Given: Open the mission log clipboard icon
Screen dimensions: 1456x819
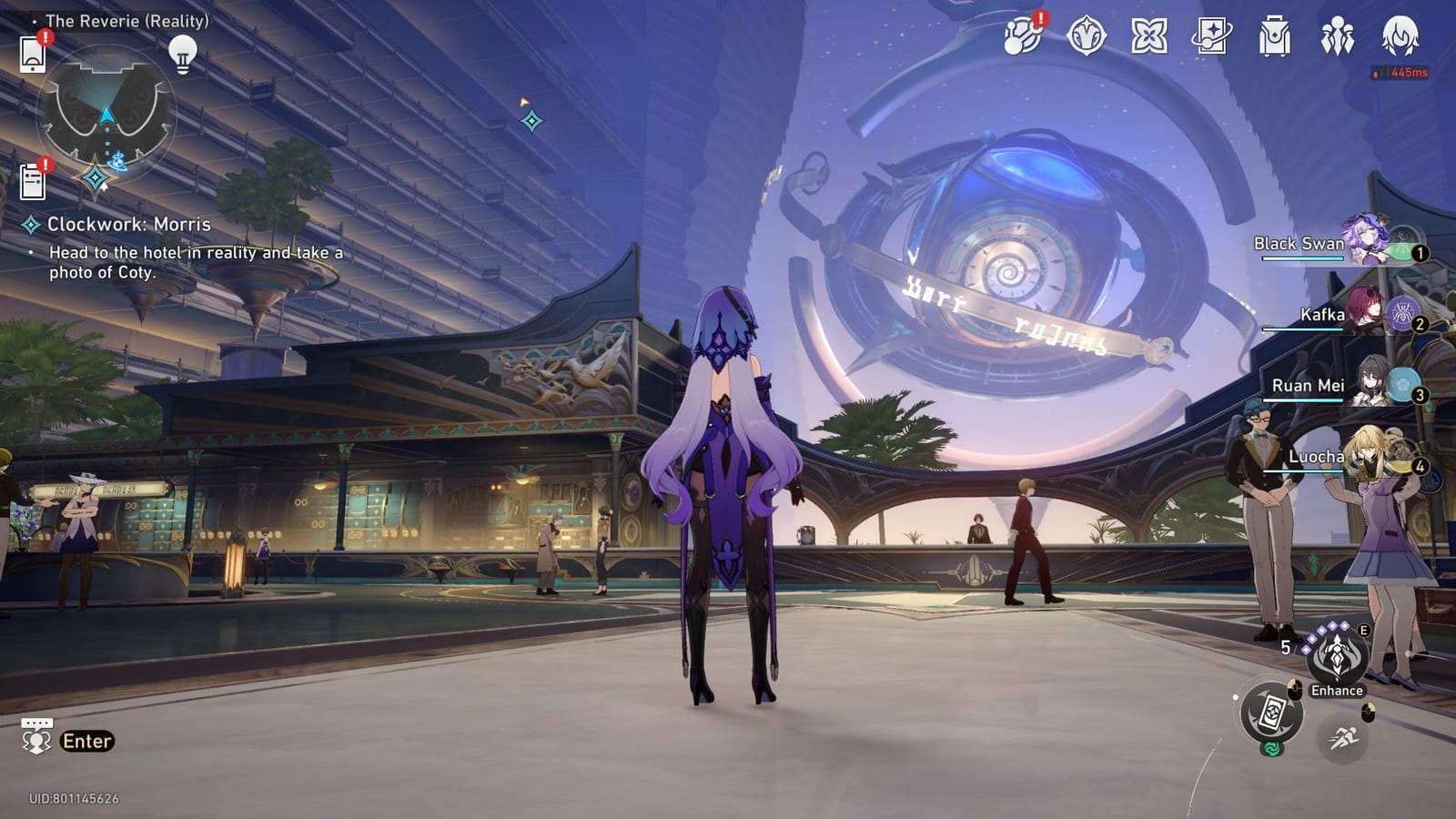Looking at the screenshot, I should 33,181.
